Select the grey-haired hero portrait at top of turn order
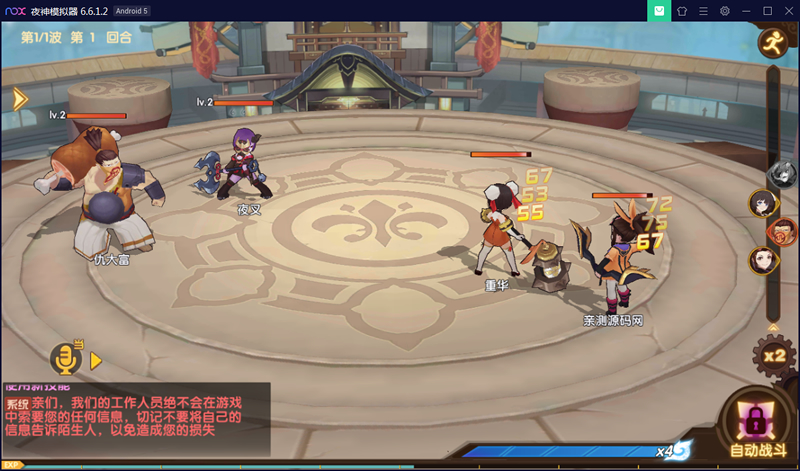 coord(781,175)
